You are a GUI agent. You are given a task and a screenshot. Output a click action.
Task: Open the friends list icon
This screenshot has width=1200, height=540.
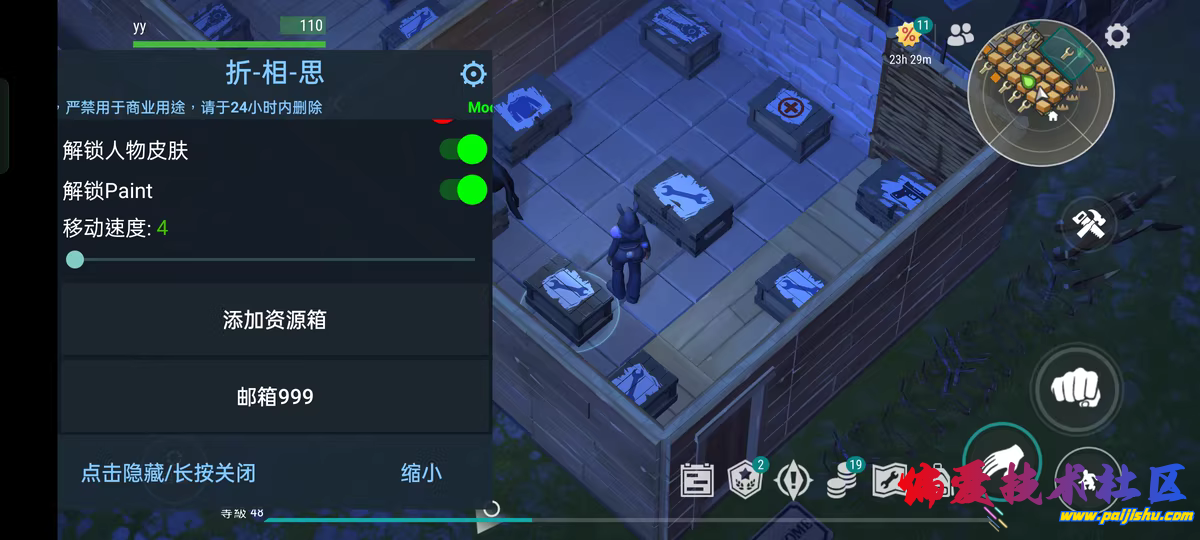pos(960,36)
